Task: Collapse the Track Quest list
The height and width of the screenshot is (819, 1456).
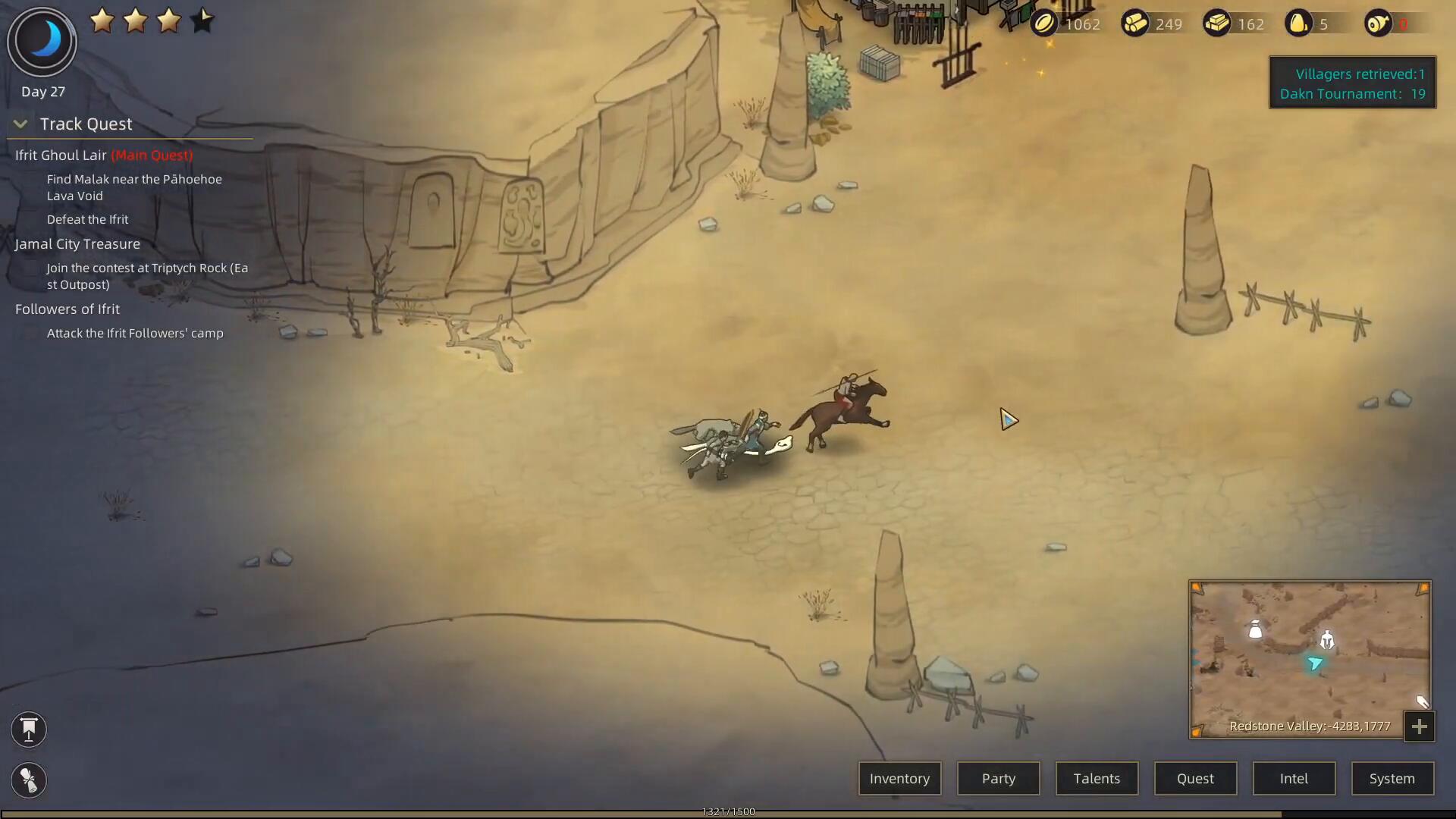Action: (20, 124)
